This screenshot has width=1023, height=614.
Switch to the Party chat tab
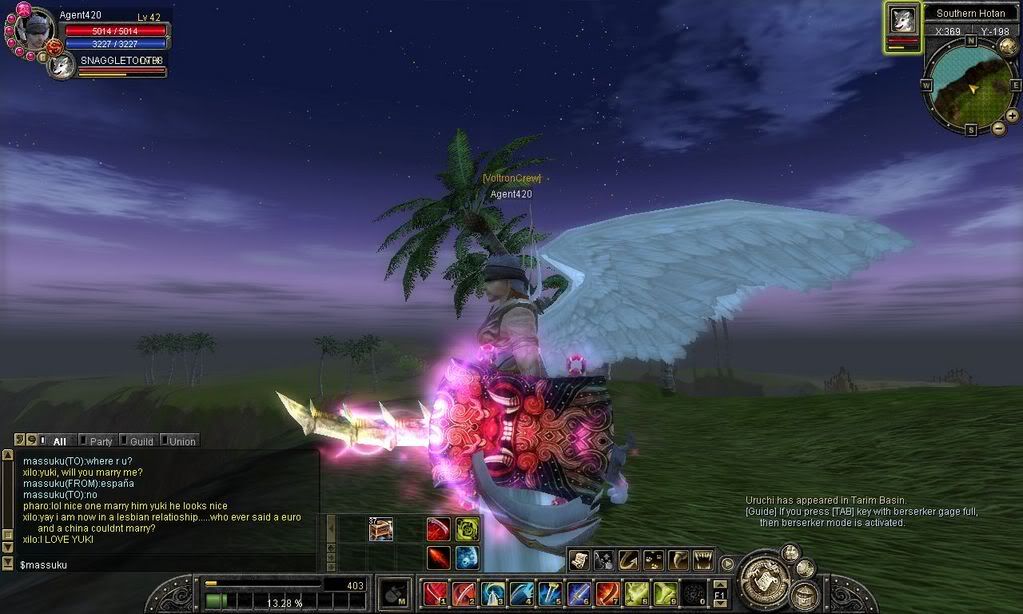click(x=100, y=440)
